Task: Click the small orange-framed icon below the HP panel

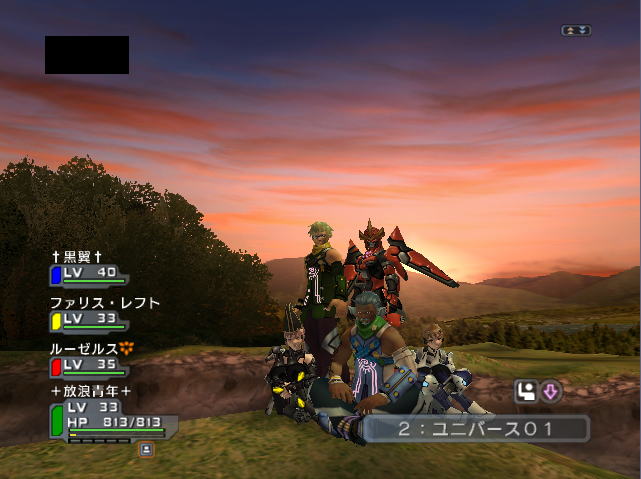Action: point(146,450)
